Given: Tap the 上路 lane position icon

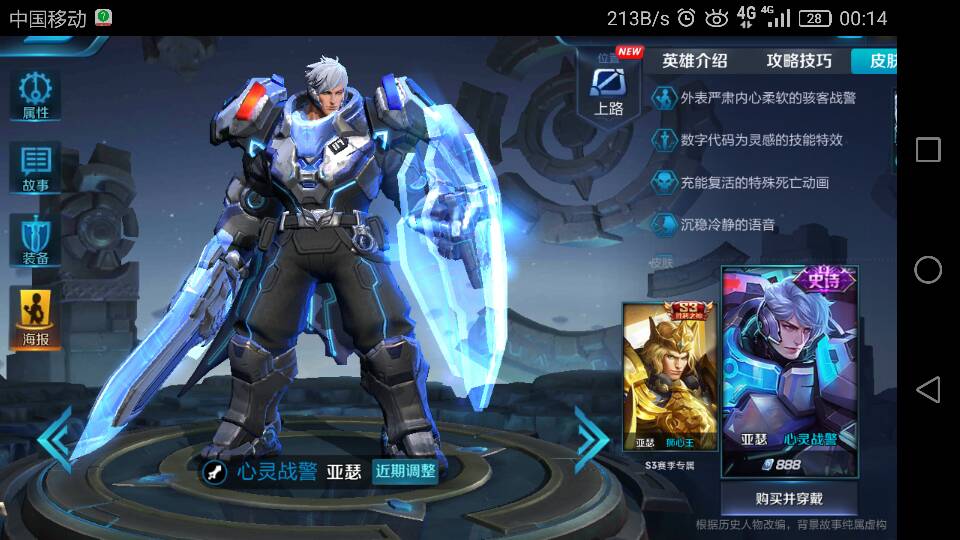Looking at the screenshot, I should (608, 88).
